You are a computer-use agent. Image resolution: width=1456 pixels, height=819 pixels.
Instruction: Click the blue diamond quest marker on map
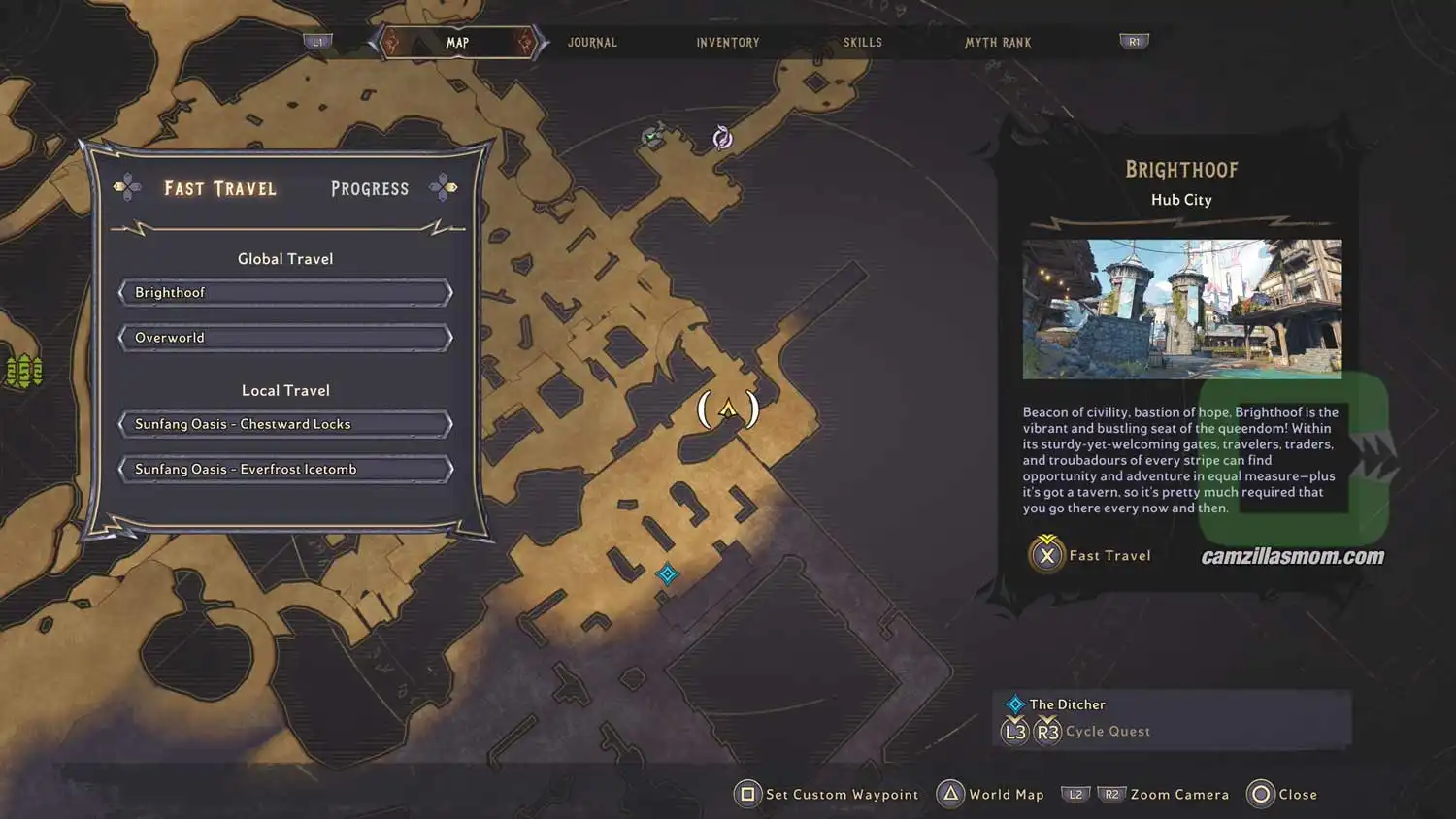[667, 574]
